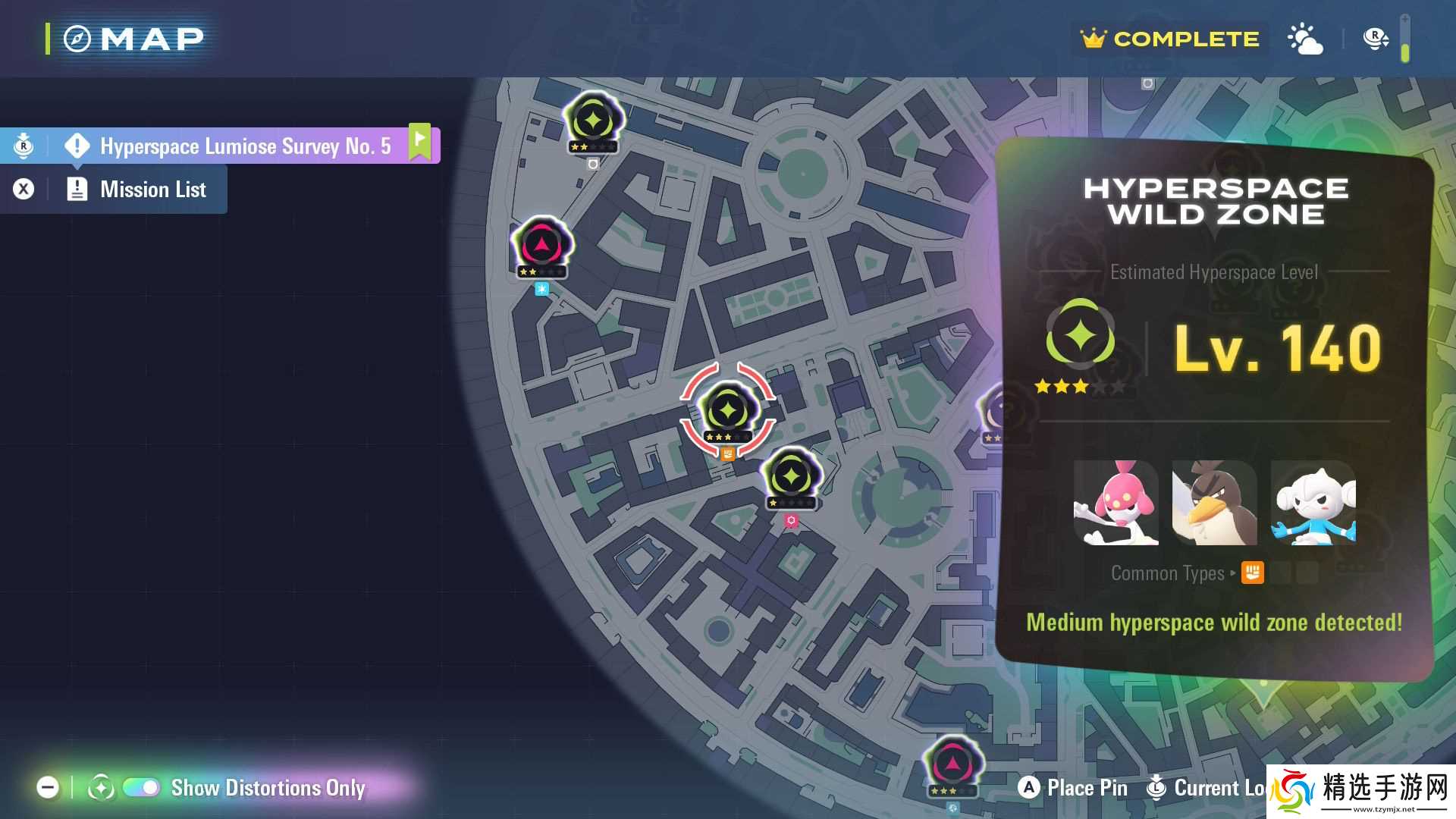Select the one-star green distortion marker
The image size is (1456, 819).
(791, 478)
